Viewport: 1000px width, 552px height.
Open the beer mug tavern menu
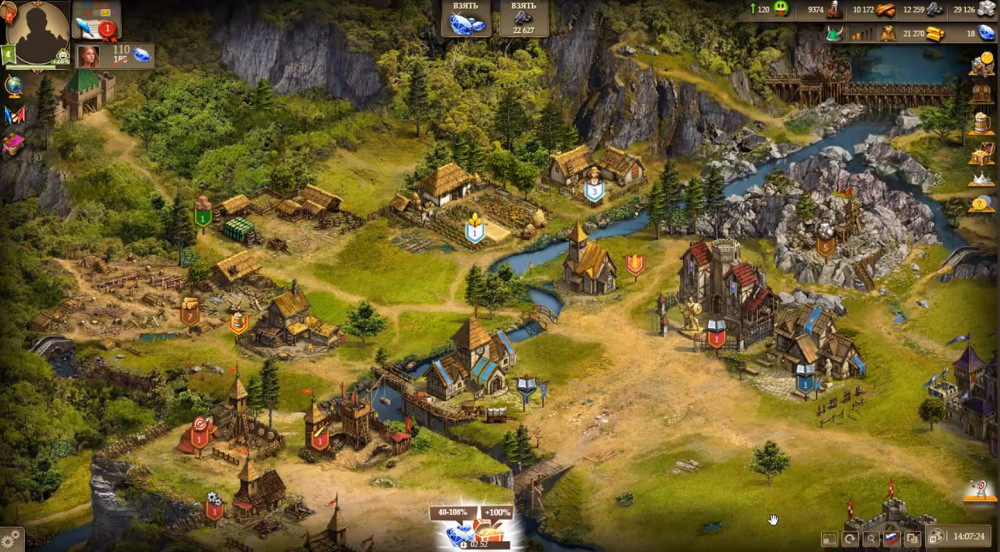(x=981, y=123)
